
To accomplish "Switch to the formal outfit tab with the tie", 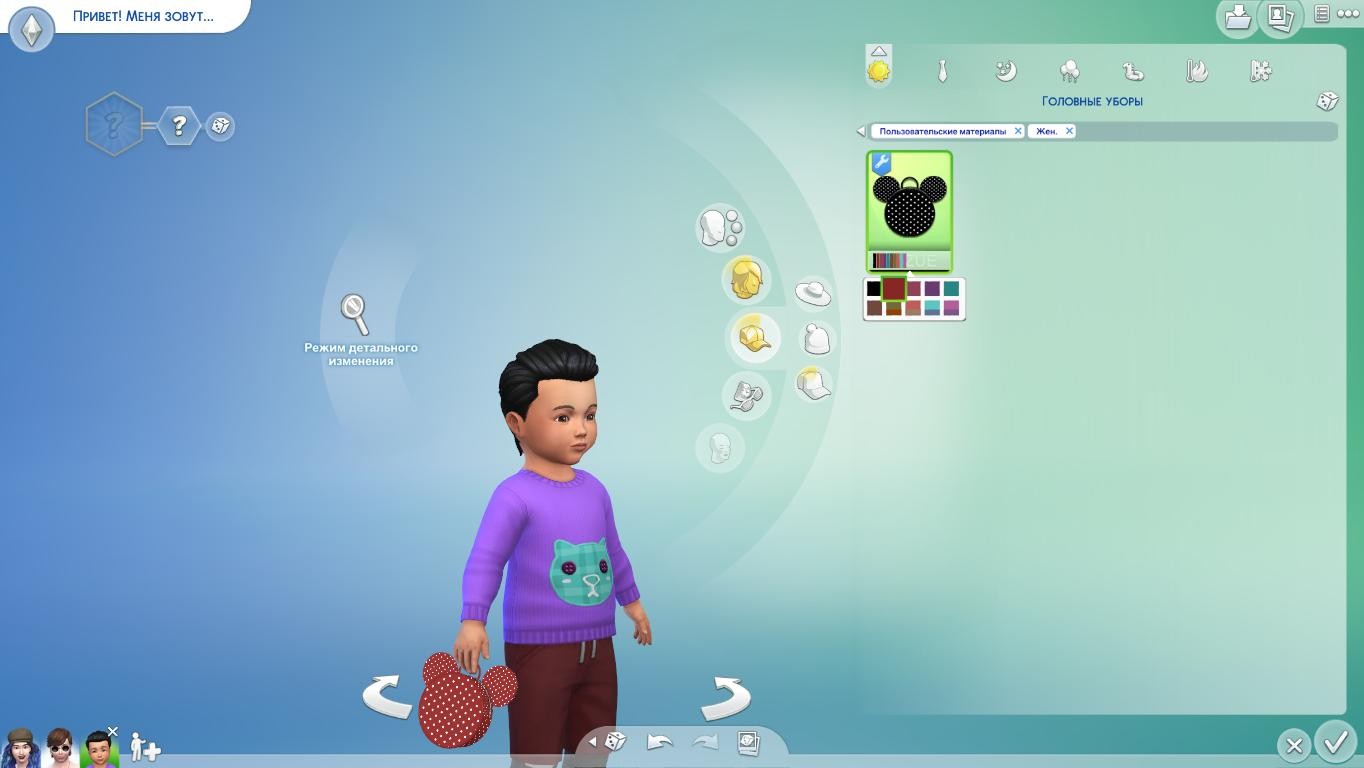I will tap(942, 71).
